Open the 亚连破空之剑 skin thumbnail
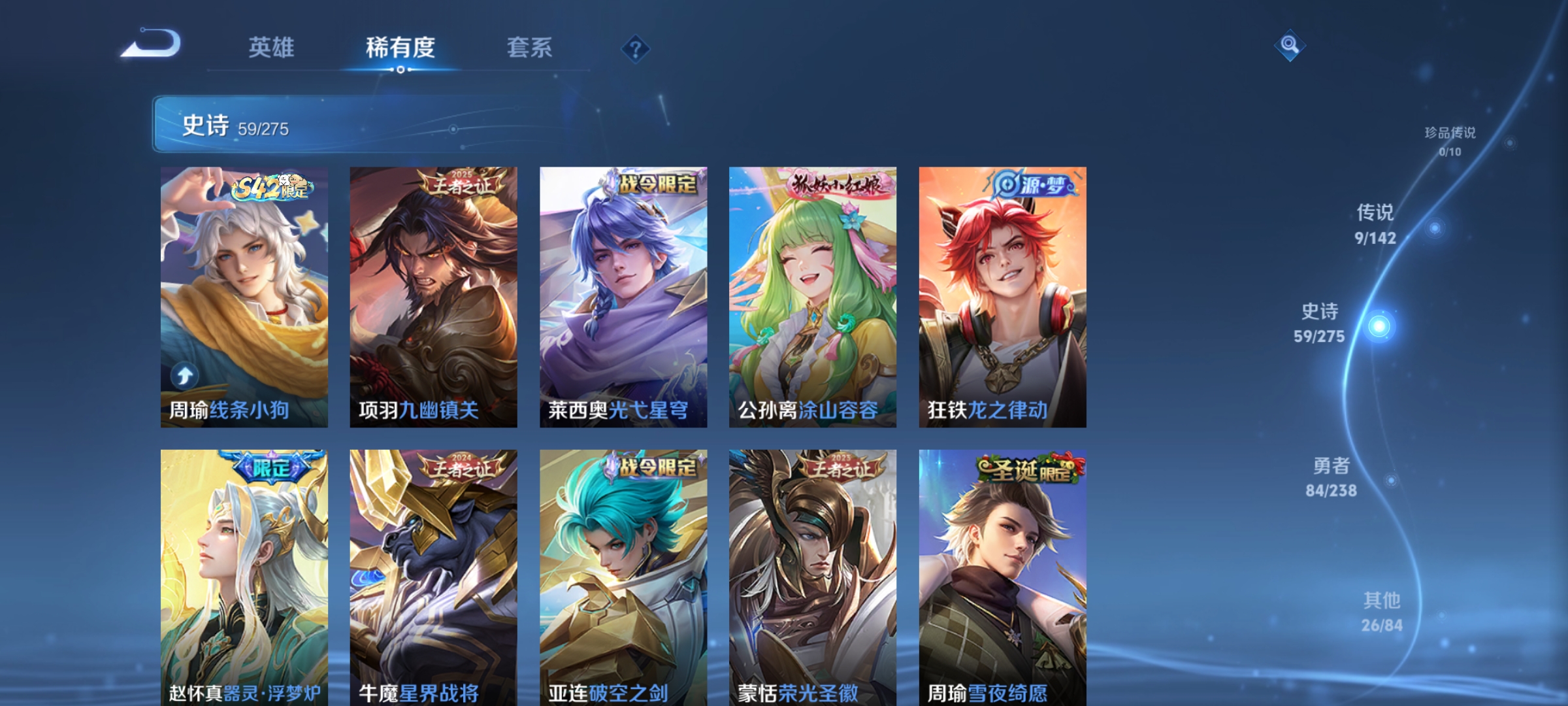 [622, 575]
